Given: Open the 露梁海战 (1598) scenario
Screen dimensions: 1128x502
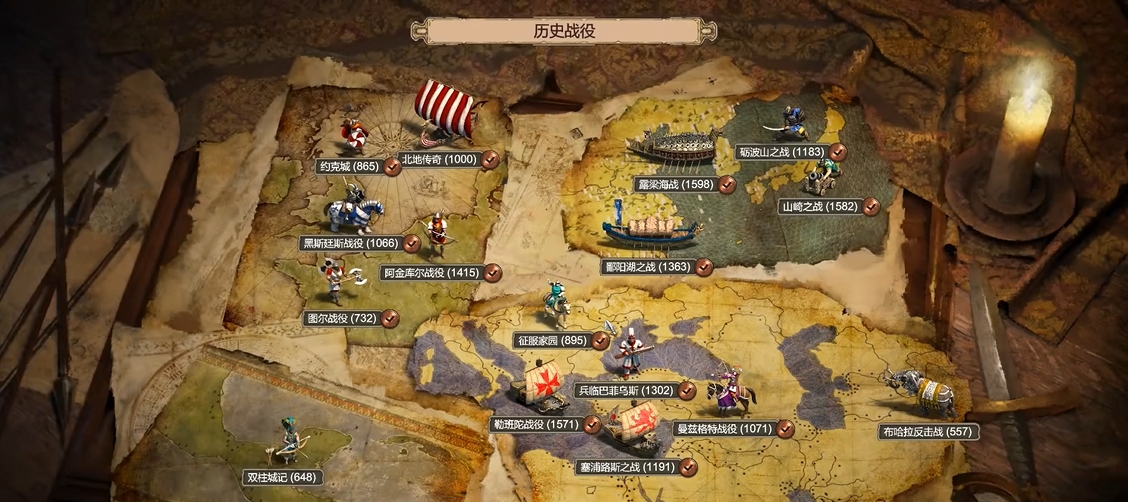Looking at the screenshot, I should [x=674, y=185].
